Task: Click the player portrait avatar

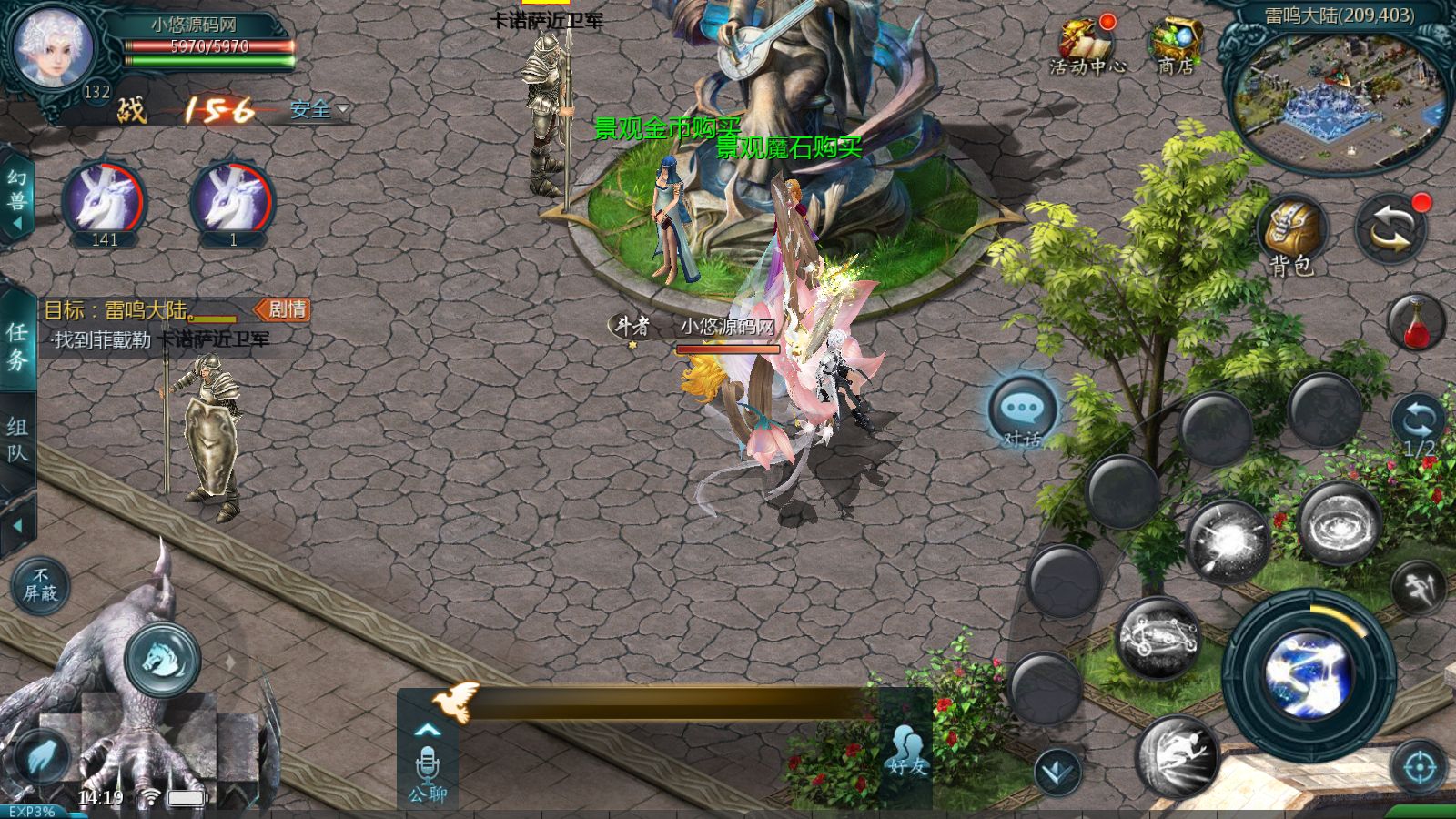Action: [x=55, y=47]
